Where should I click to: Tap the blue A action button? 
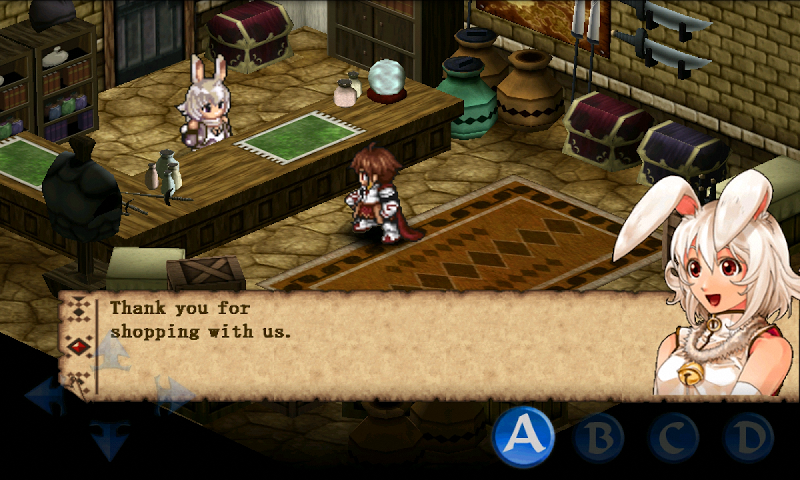[524, 436]
